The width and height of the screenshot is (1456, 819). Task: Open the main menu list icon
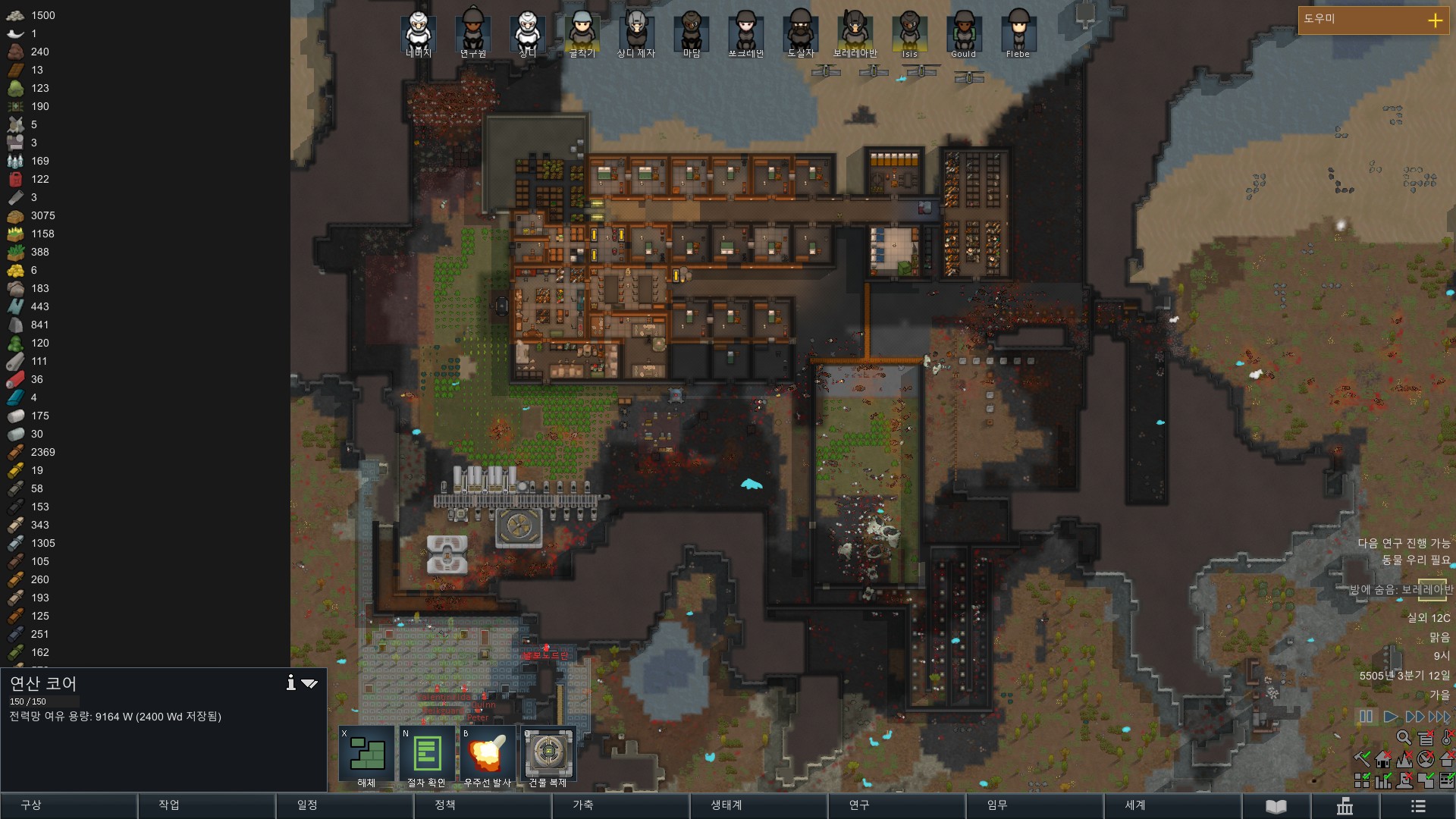coord(1418,806)
